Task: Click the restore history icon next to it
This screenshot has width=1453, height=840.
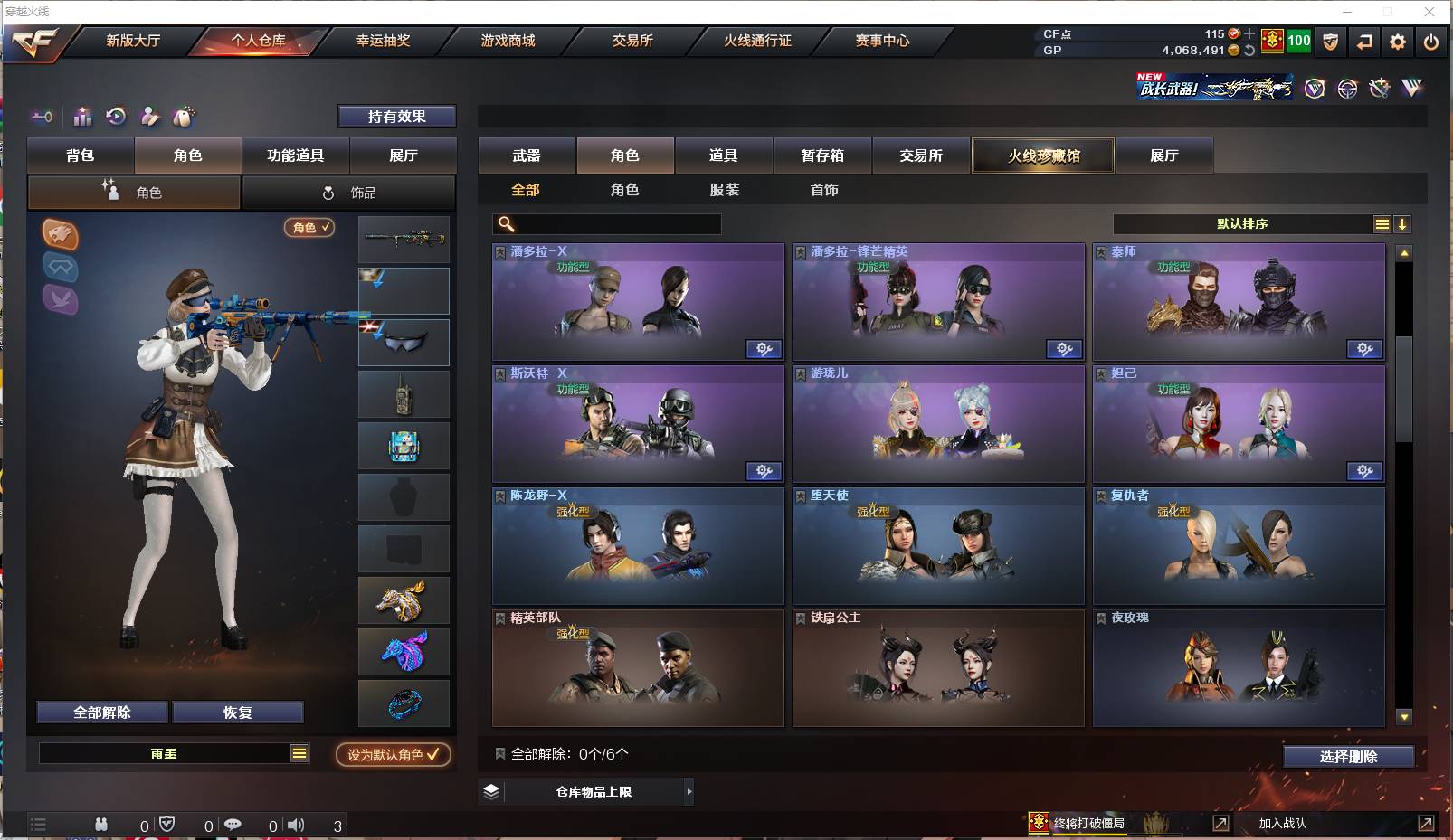Action: [x=116, y=117]
